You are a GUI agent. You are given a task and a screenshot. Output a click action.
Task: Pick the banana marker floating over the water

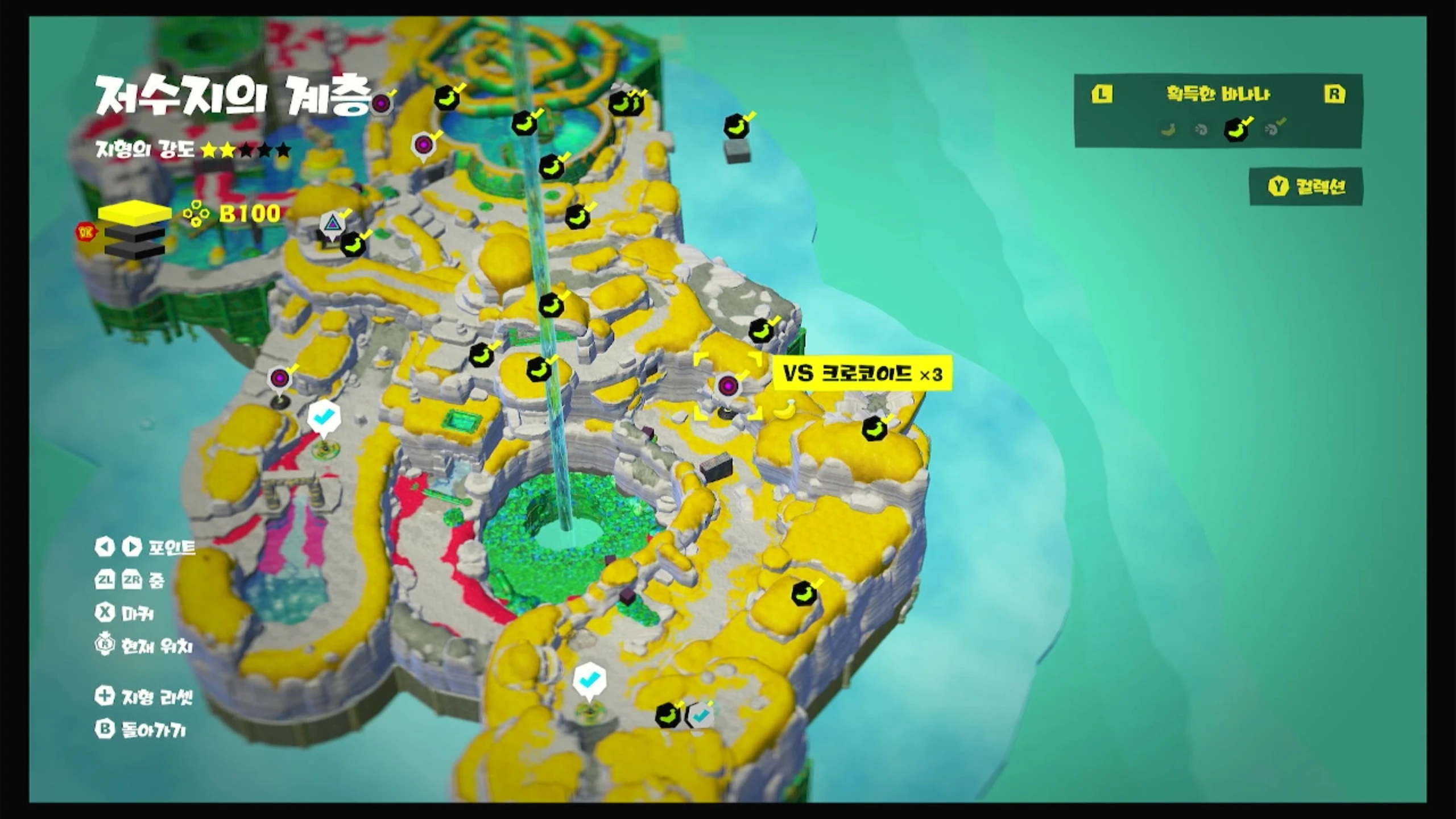(737, 126)
